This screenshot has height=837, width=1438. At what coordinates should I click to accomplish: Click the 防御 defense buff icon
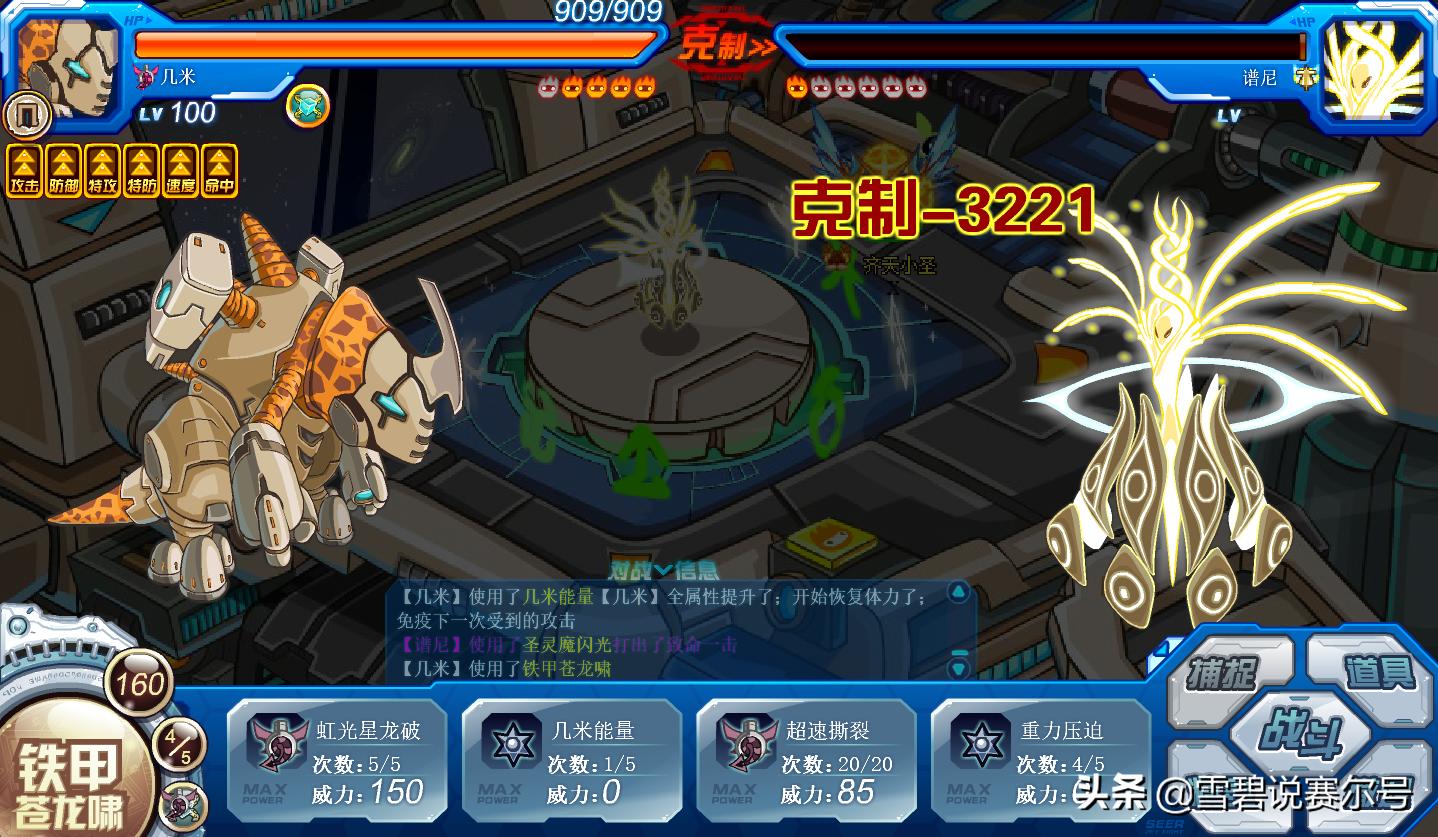point(63,170)
